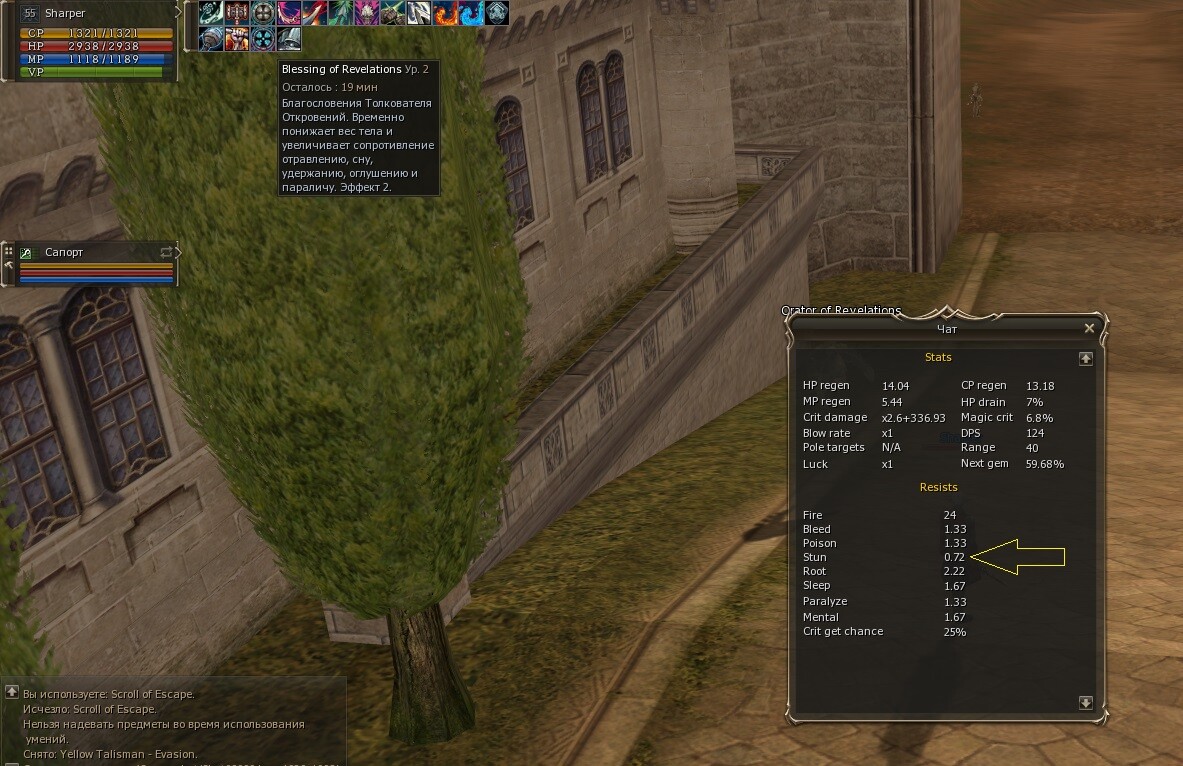Click the stats window scroll-down arrow
The image size is (1183, 766).
[1086, 703]
